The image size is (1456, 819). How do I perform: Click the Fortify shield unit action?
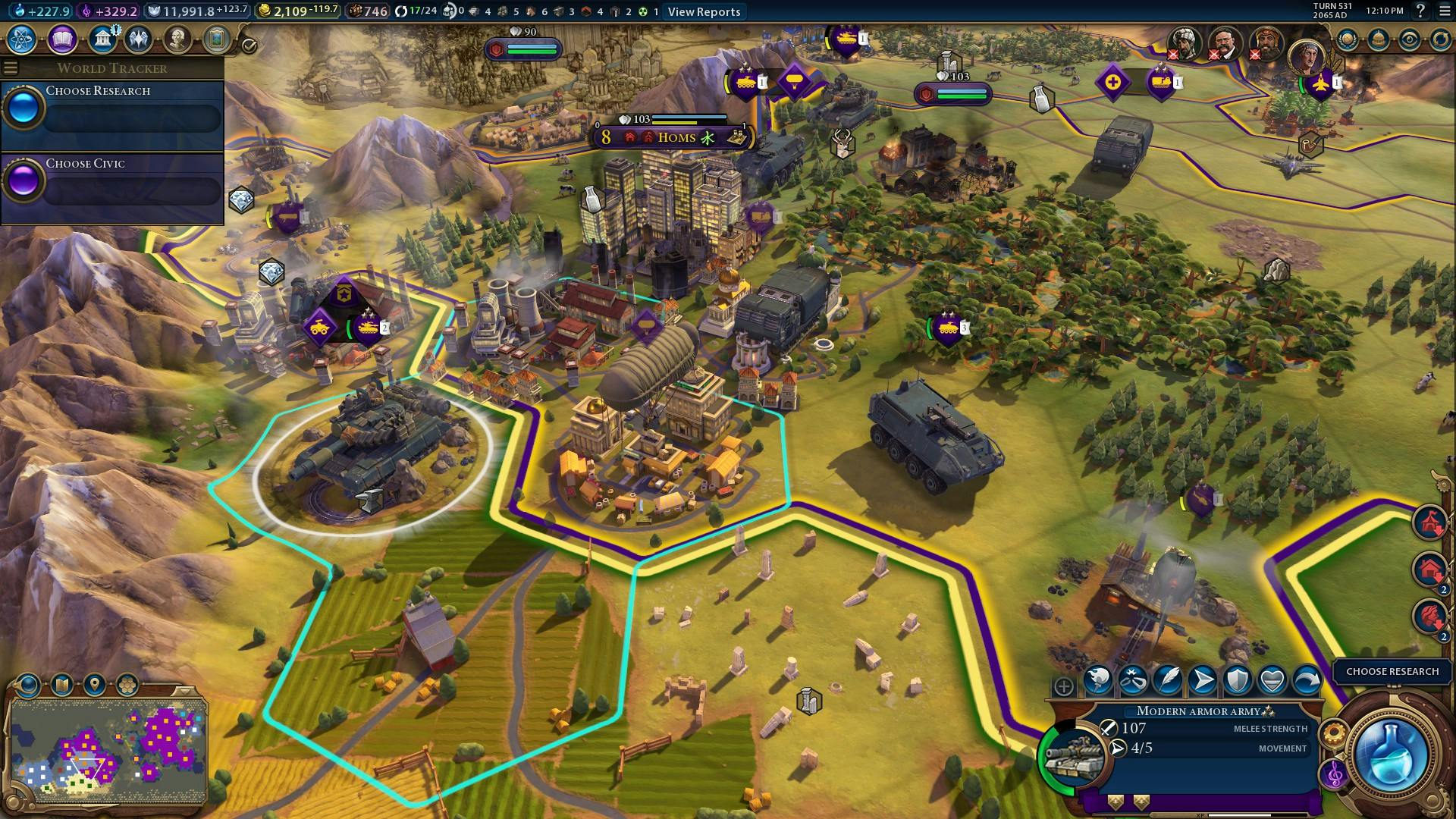pos(1237,680)
